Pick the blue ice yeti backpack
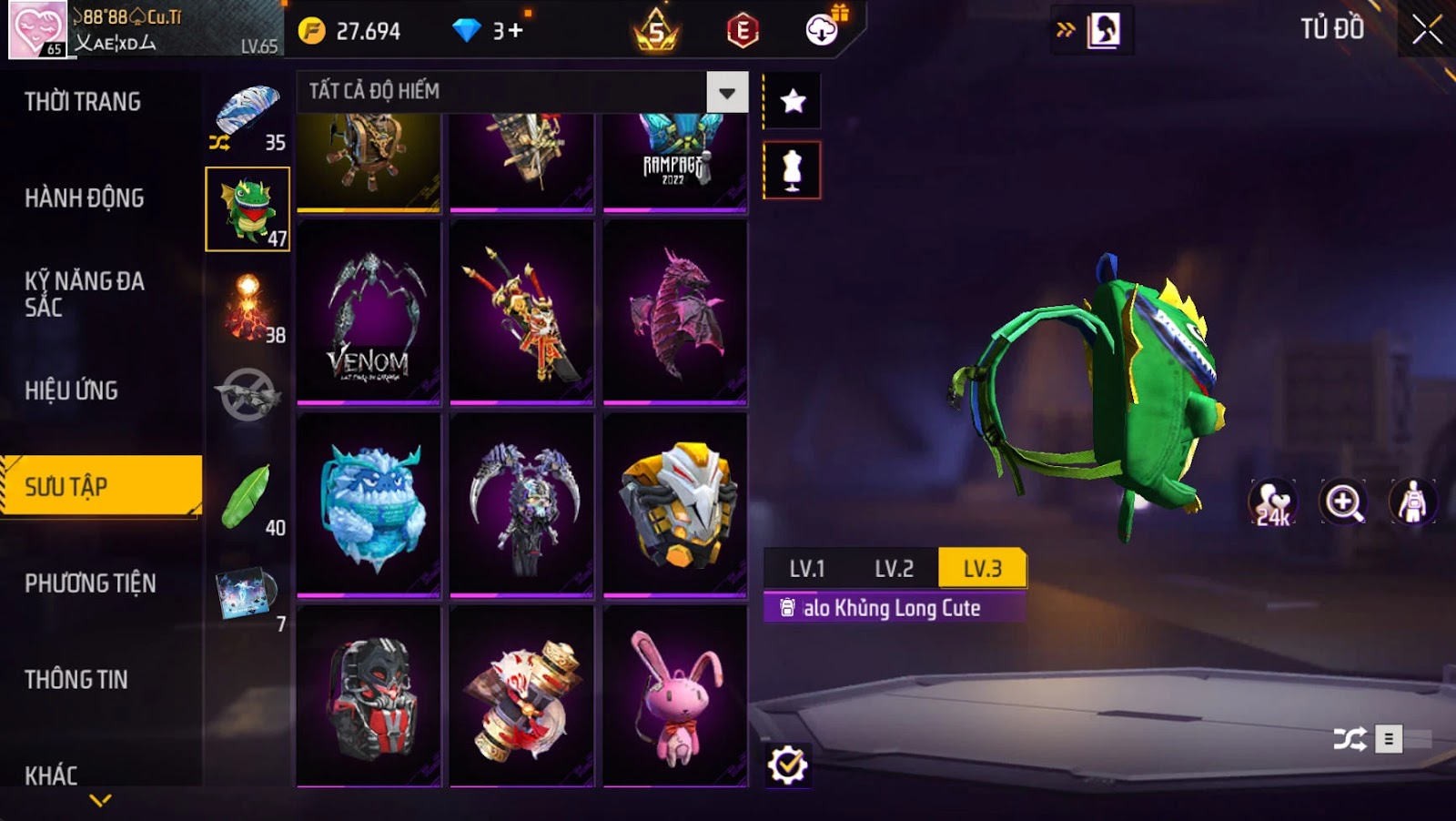Viewport: 1456px width, 821px height. point(369,505)
